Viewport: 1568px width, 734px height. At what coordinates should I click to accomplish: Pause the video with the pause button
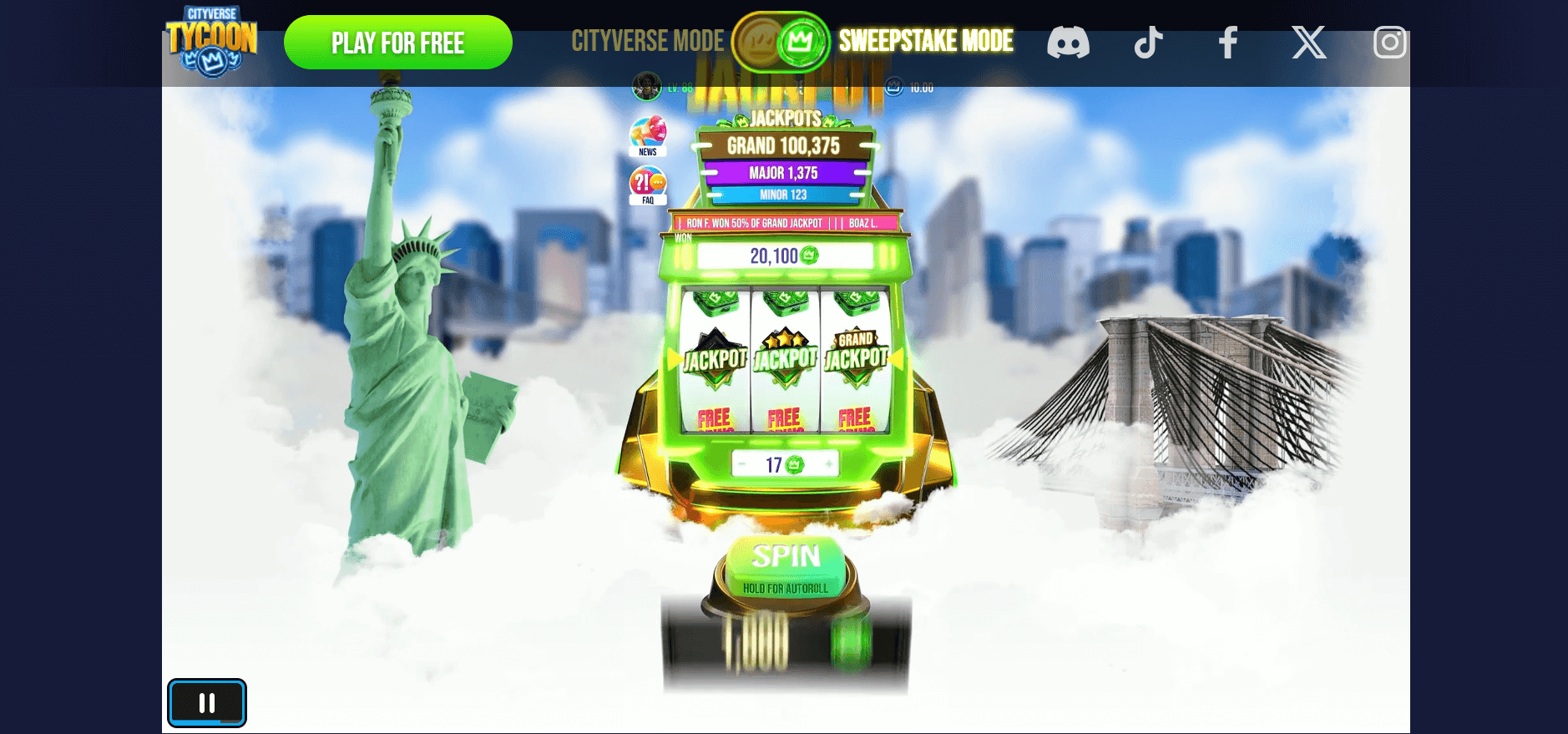(207, 703)
